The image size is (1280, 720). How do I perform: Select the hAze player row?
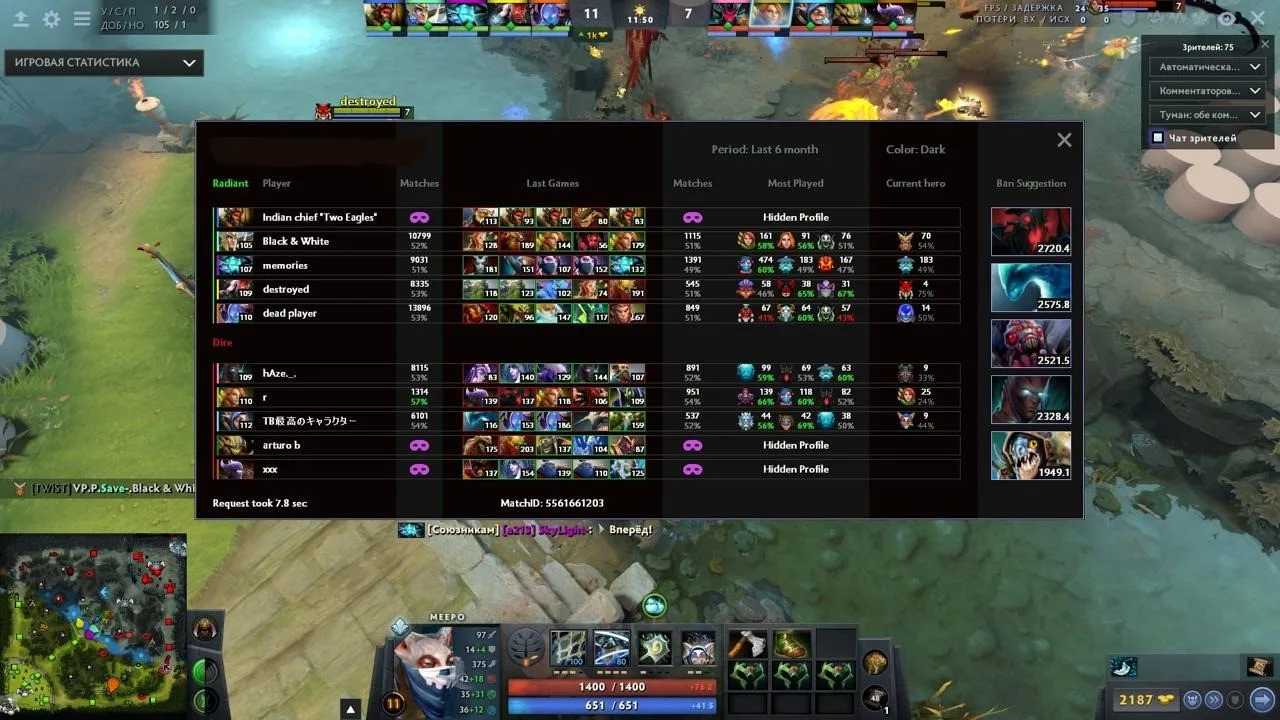pos(279,373)
